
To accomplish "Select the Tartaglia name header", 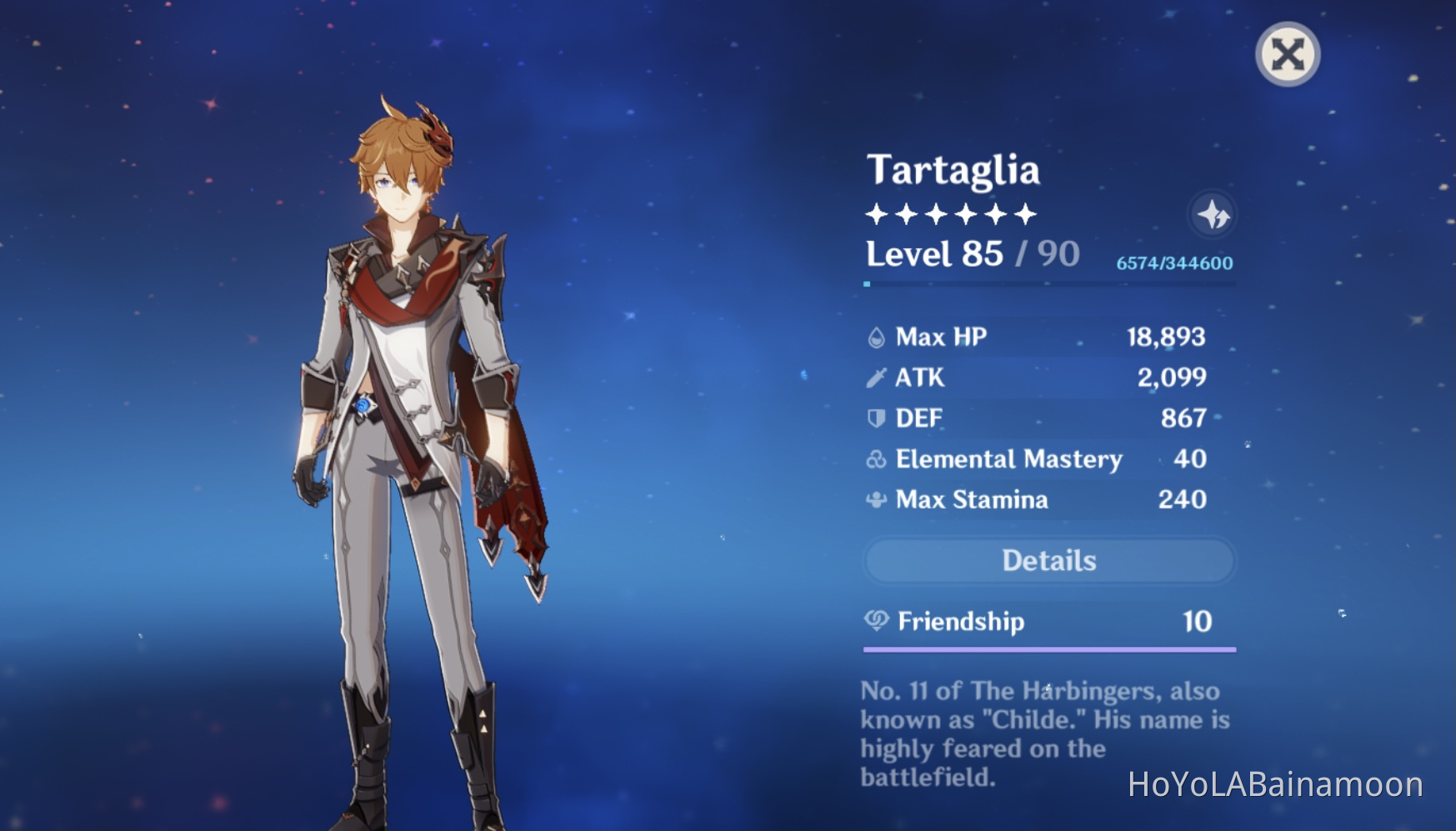I will (x=953, y=171).
